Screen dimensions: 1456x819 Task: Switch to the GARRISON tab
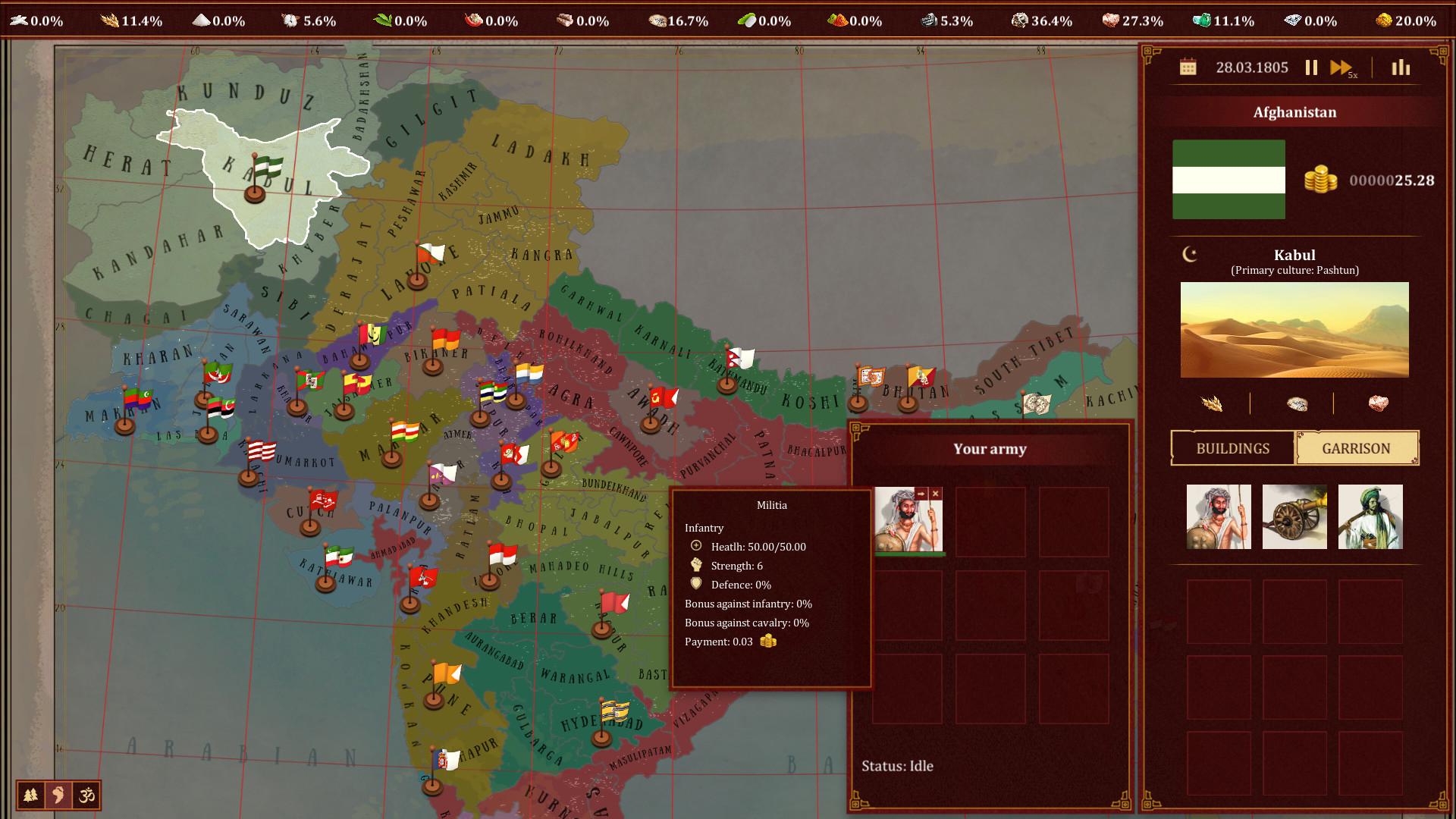[1357, 448]
